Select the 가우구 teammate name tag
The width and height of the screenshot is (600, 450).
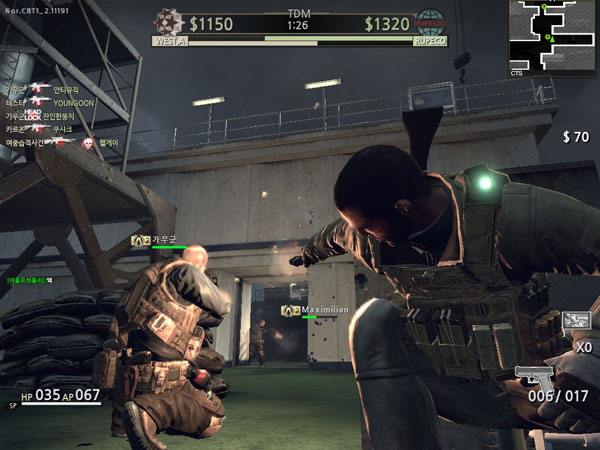pos(153,240)
